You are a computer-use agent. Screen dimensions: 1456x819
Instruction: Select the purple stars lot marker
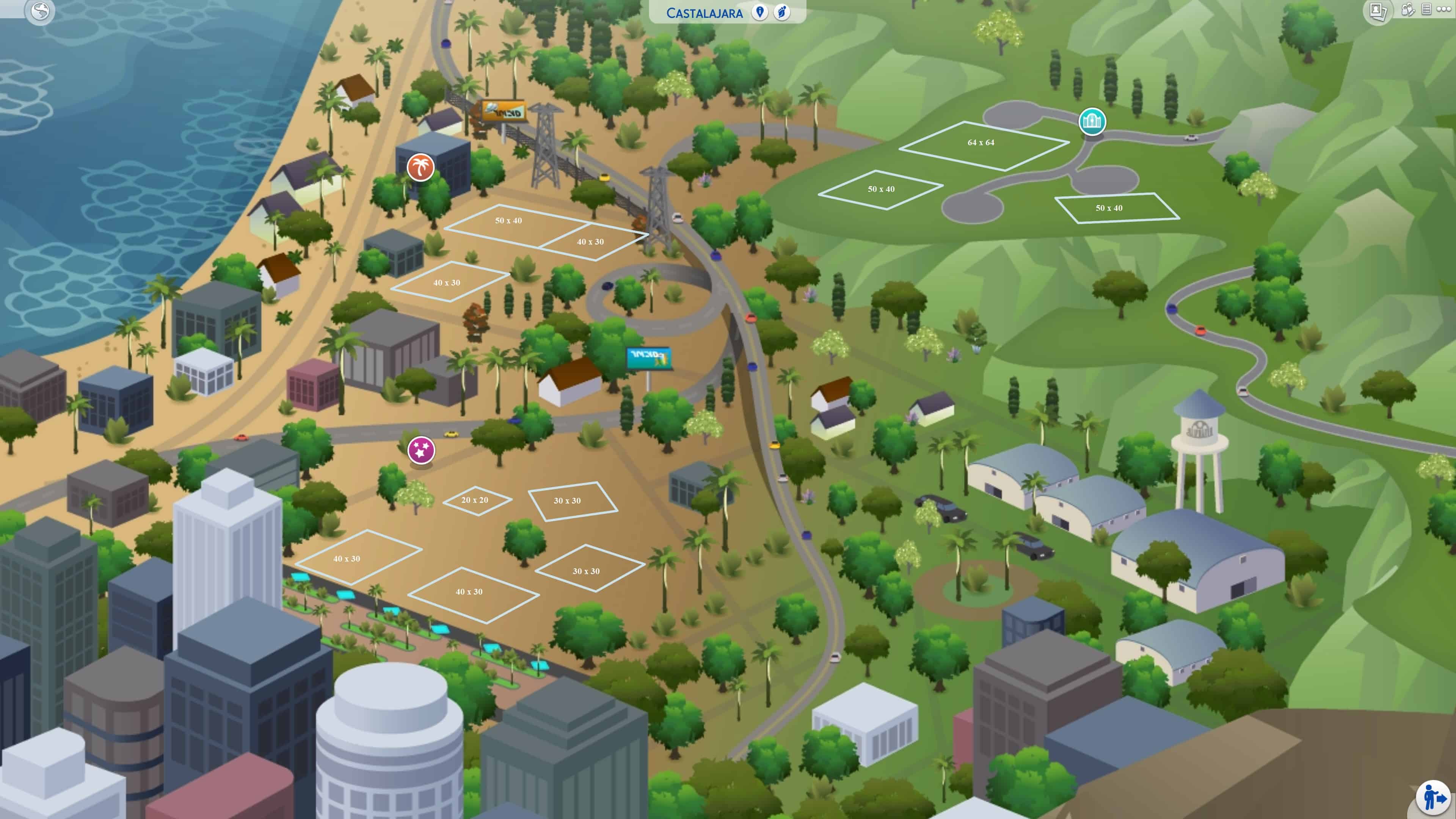[421, 450]
